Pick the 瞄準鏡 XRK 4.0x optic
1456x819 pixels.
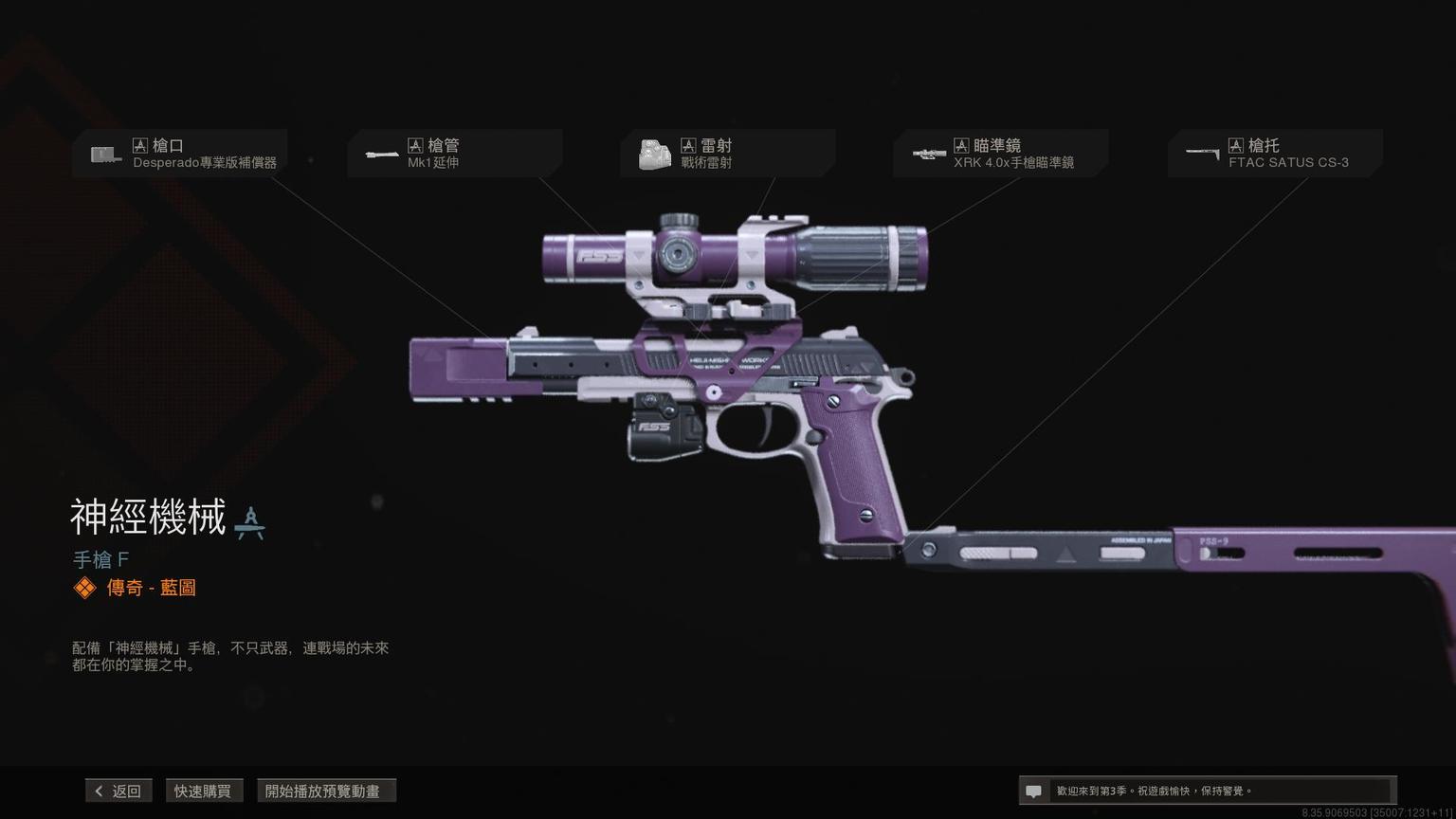coord(1001,154)
